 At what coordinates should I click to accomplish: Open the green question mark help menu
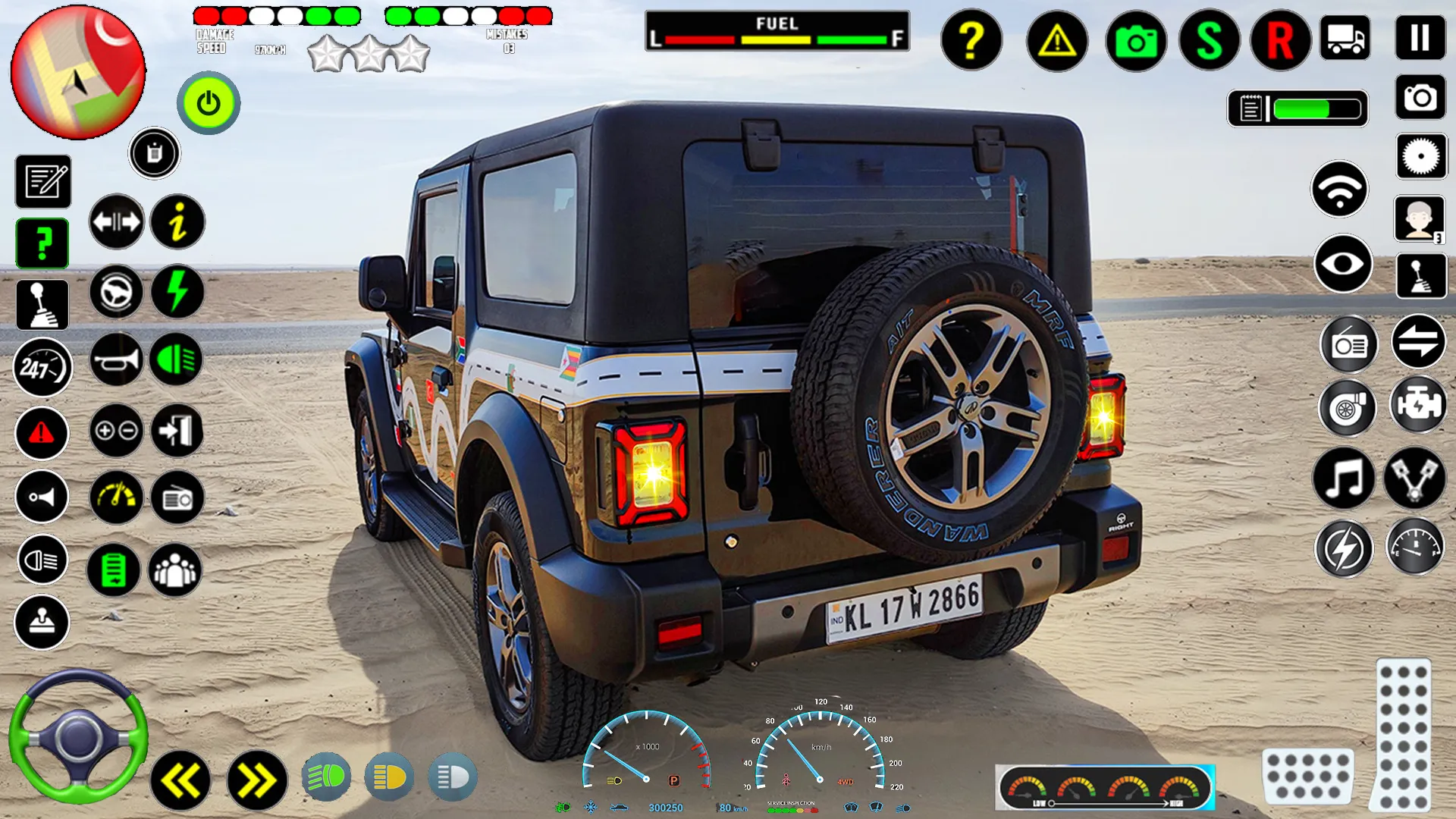42,241
